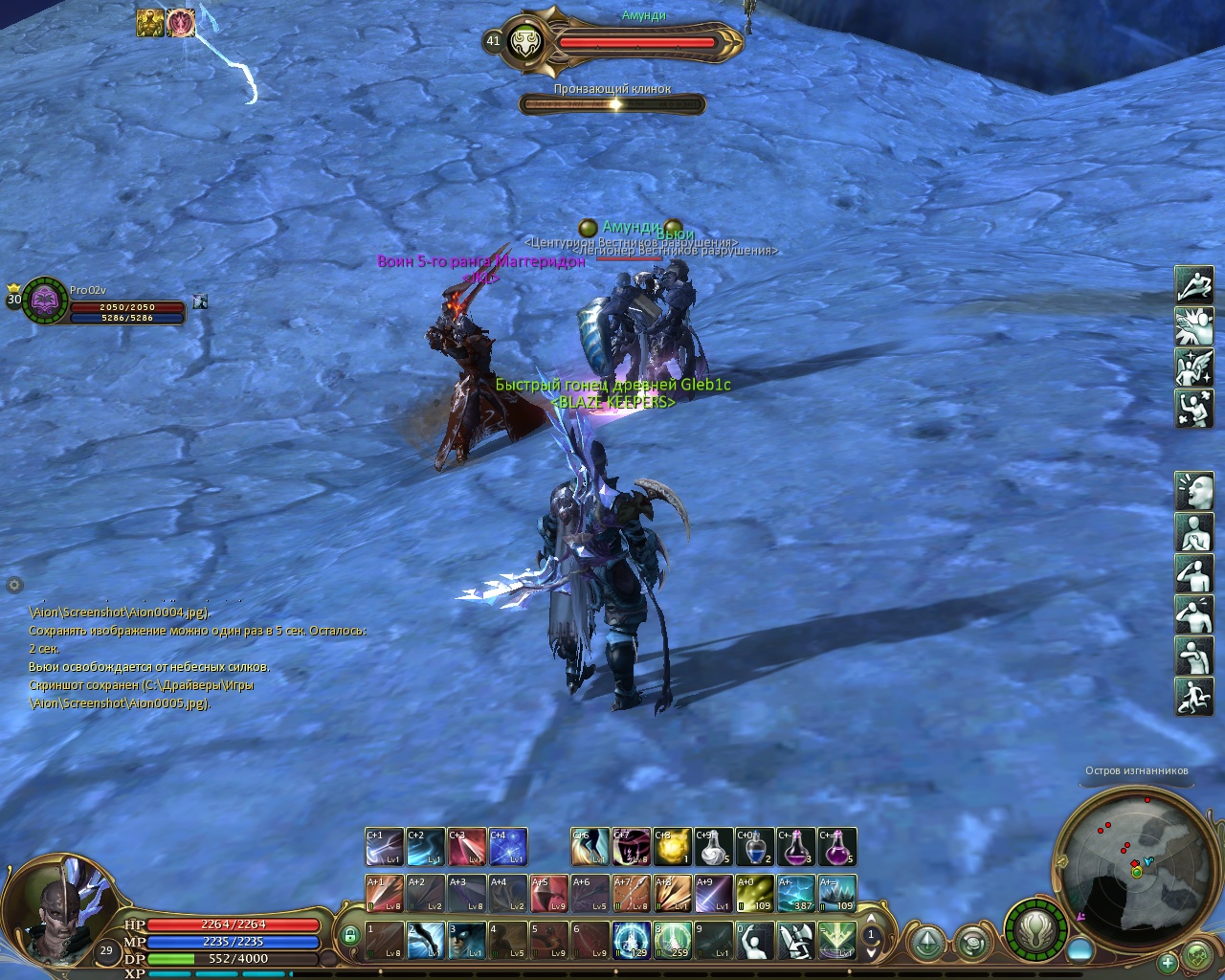The height and width of the screenshot is (980, 1225).
Task: Select the running figure emote icon
Action: pos(1193,696)
